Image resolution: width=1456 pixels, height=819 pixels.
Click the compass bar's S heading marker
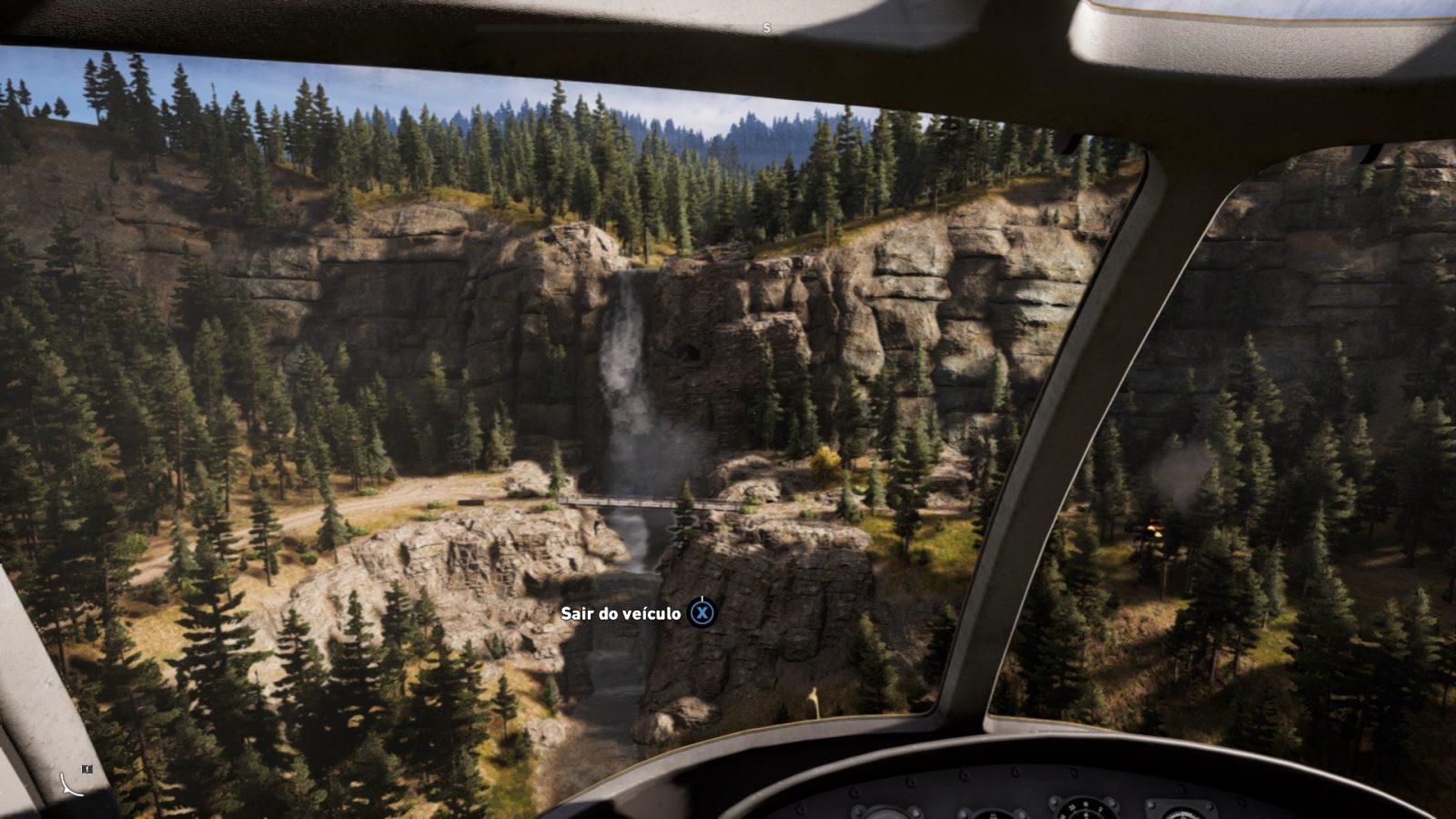(x=766, y=28)
